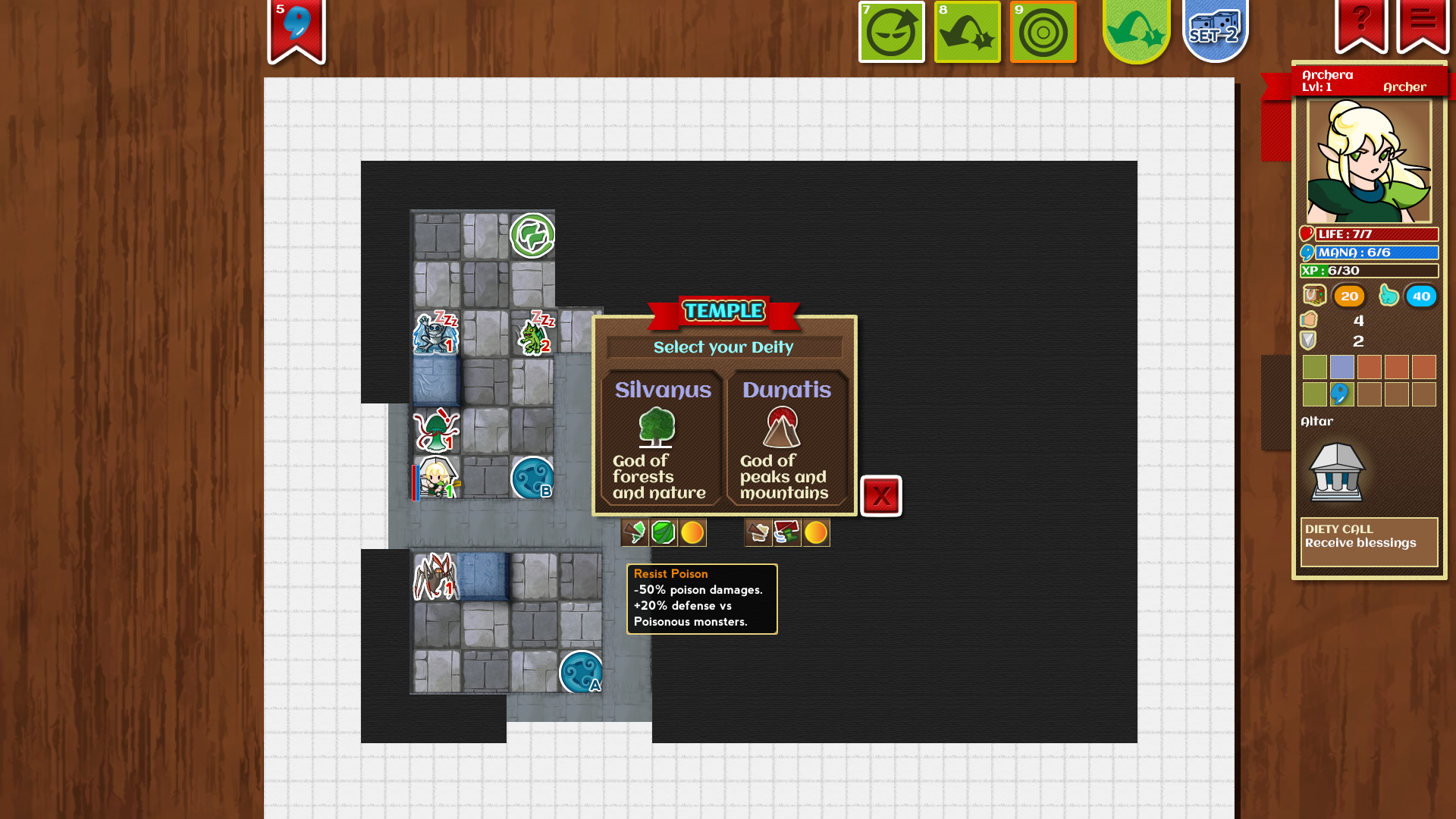Dismiss the Temple dialog with the red X
This screenshot has width=1456, height=819.
pos(880,497)
